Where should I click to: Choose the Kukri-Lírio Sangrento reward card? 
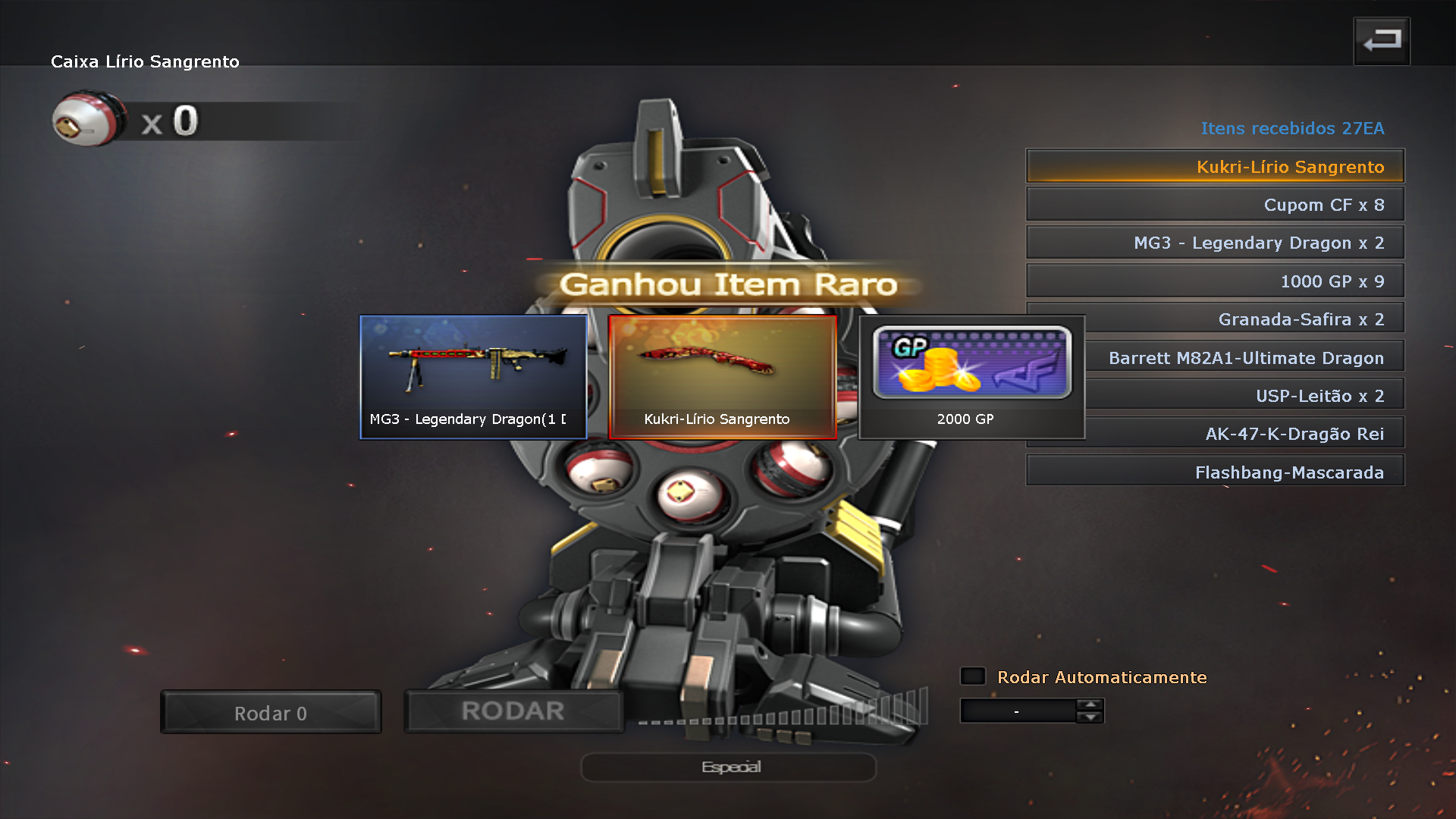coord(722,377)
